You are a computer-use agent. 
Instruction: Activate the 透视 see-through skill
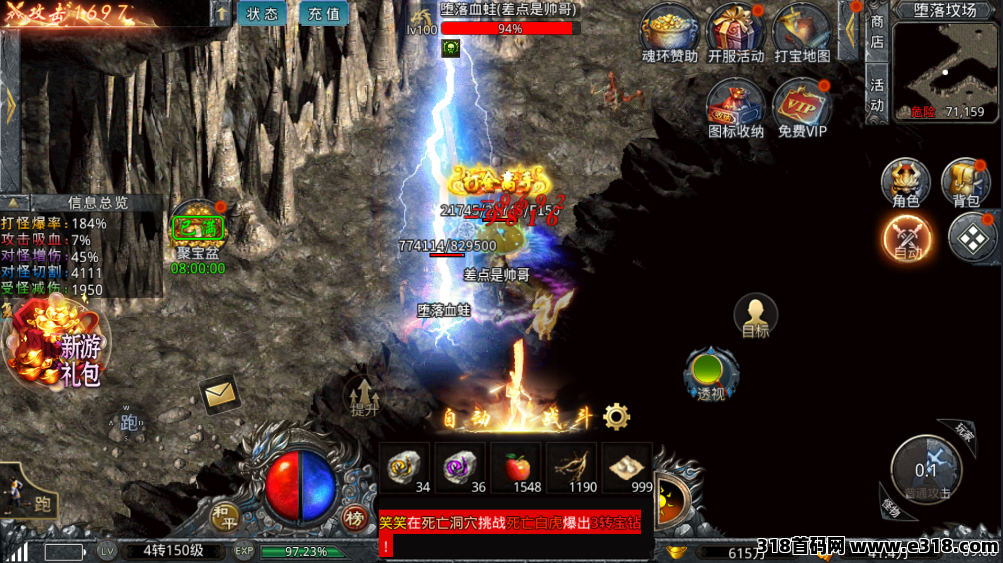pyautogui.click(x=711, y=373)
